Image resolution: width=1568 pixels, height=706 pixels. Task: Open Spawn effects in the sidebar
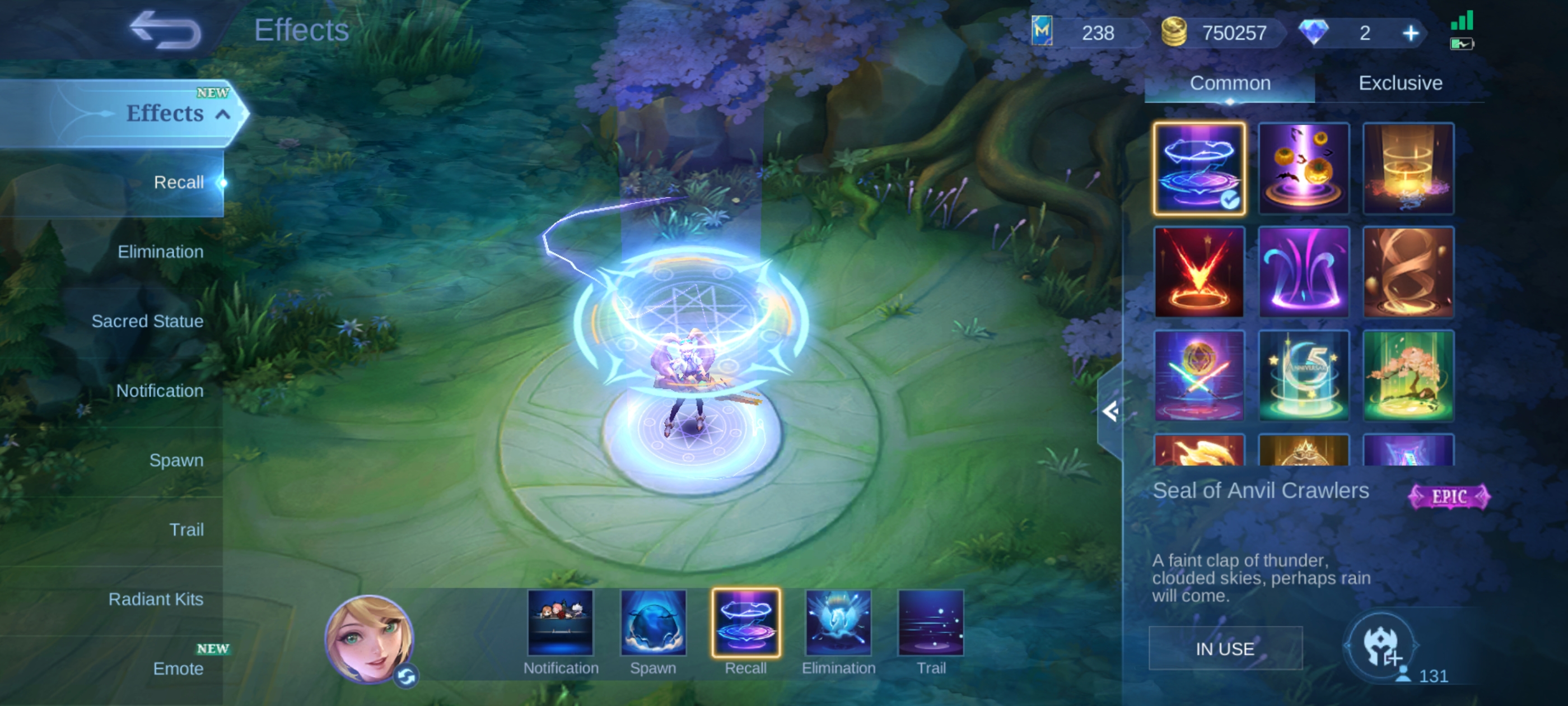tap(176, 460)
